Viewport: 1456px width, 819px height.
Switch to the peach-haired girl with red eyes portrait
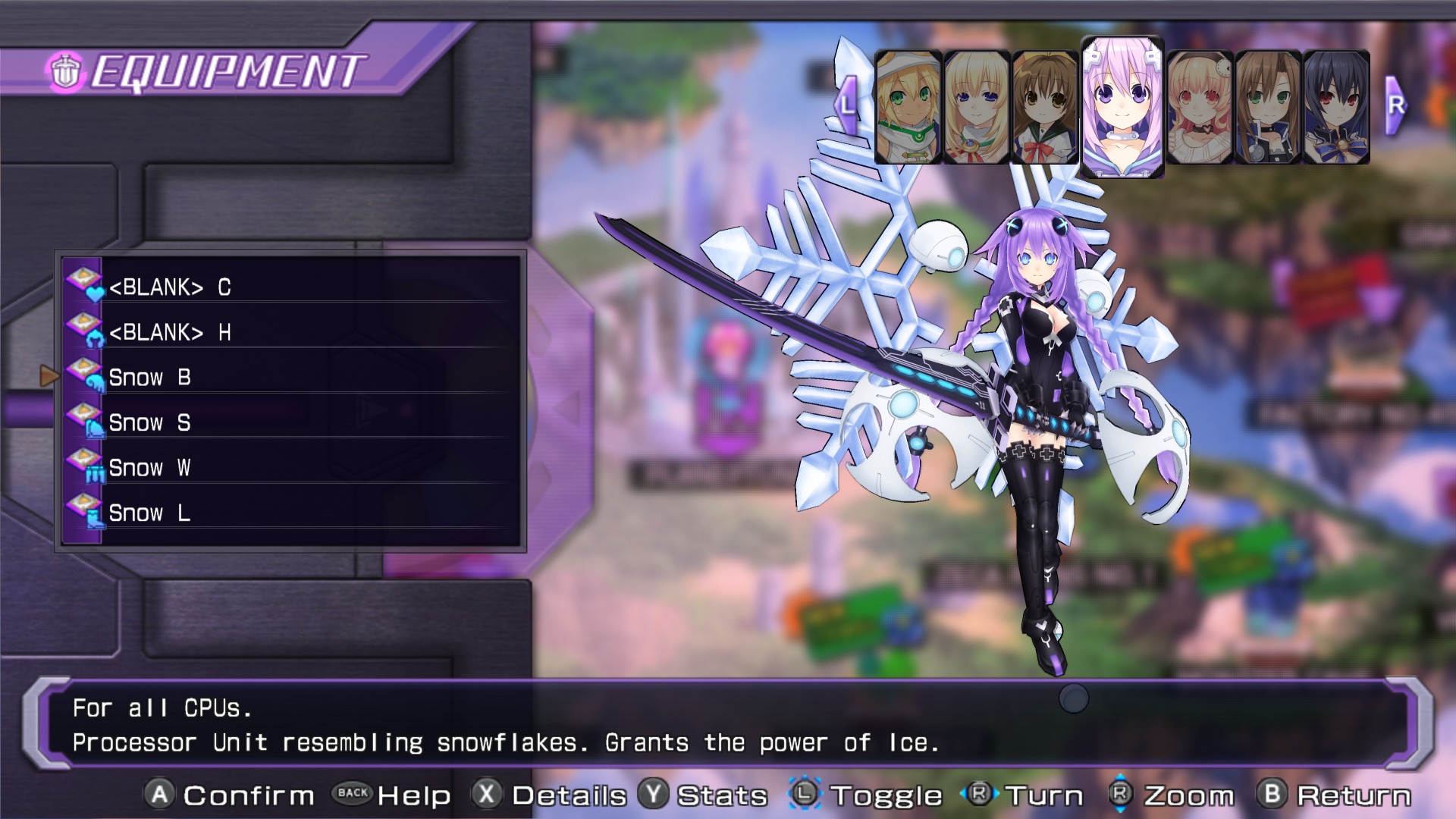coord(1199,108)
